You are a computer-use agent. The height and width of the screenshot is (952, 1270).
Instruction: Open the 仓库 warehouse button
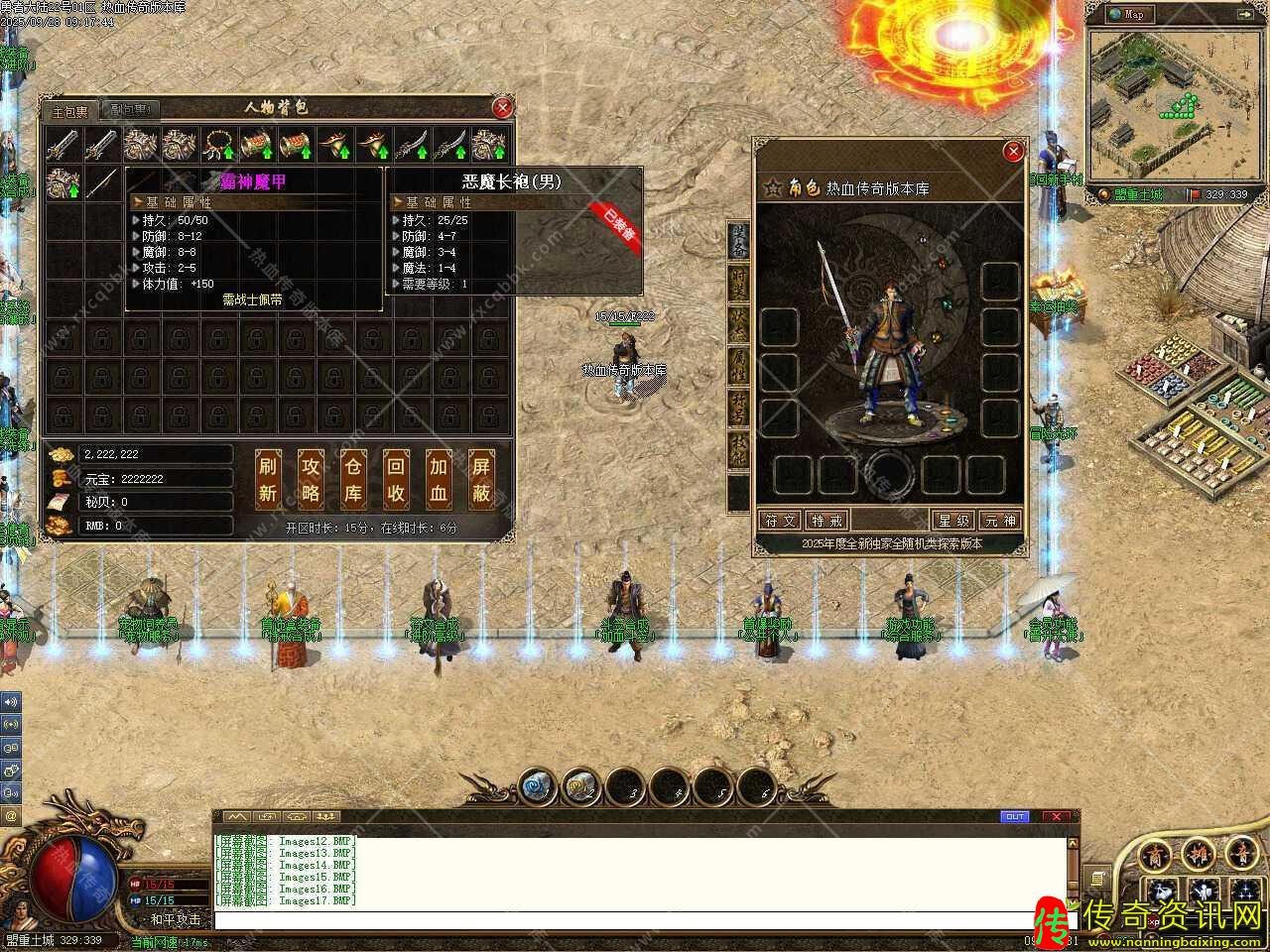(353, 479)
